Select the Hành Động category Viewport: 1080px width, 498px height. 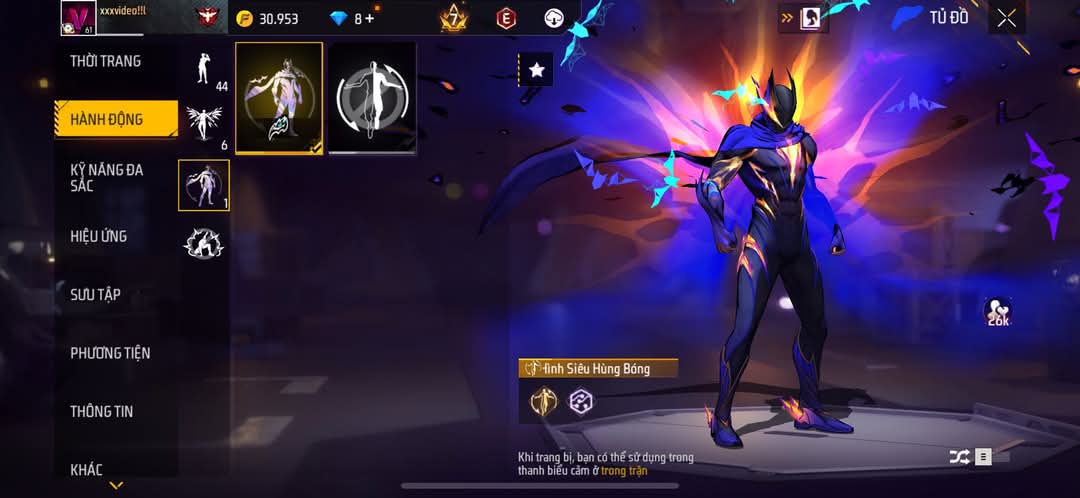pos(107,120)
